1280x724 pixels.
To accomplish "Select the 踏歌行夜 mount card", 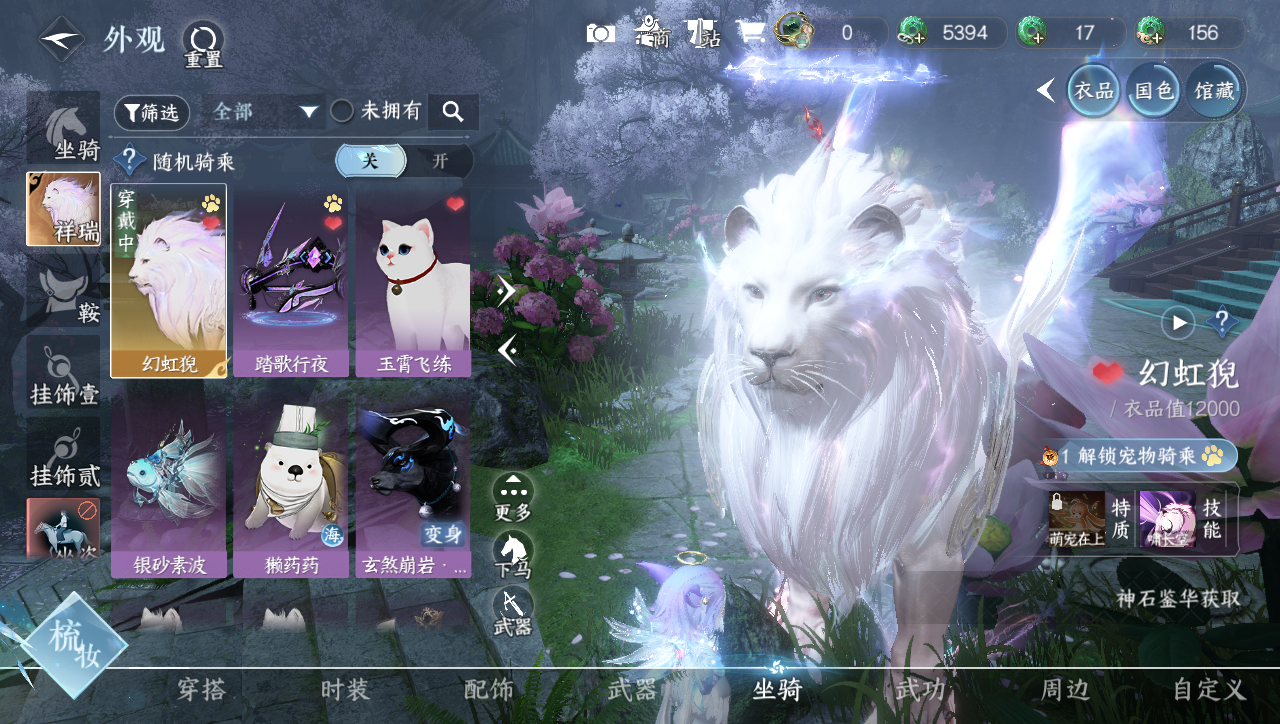I will [x=291, y=282].
